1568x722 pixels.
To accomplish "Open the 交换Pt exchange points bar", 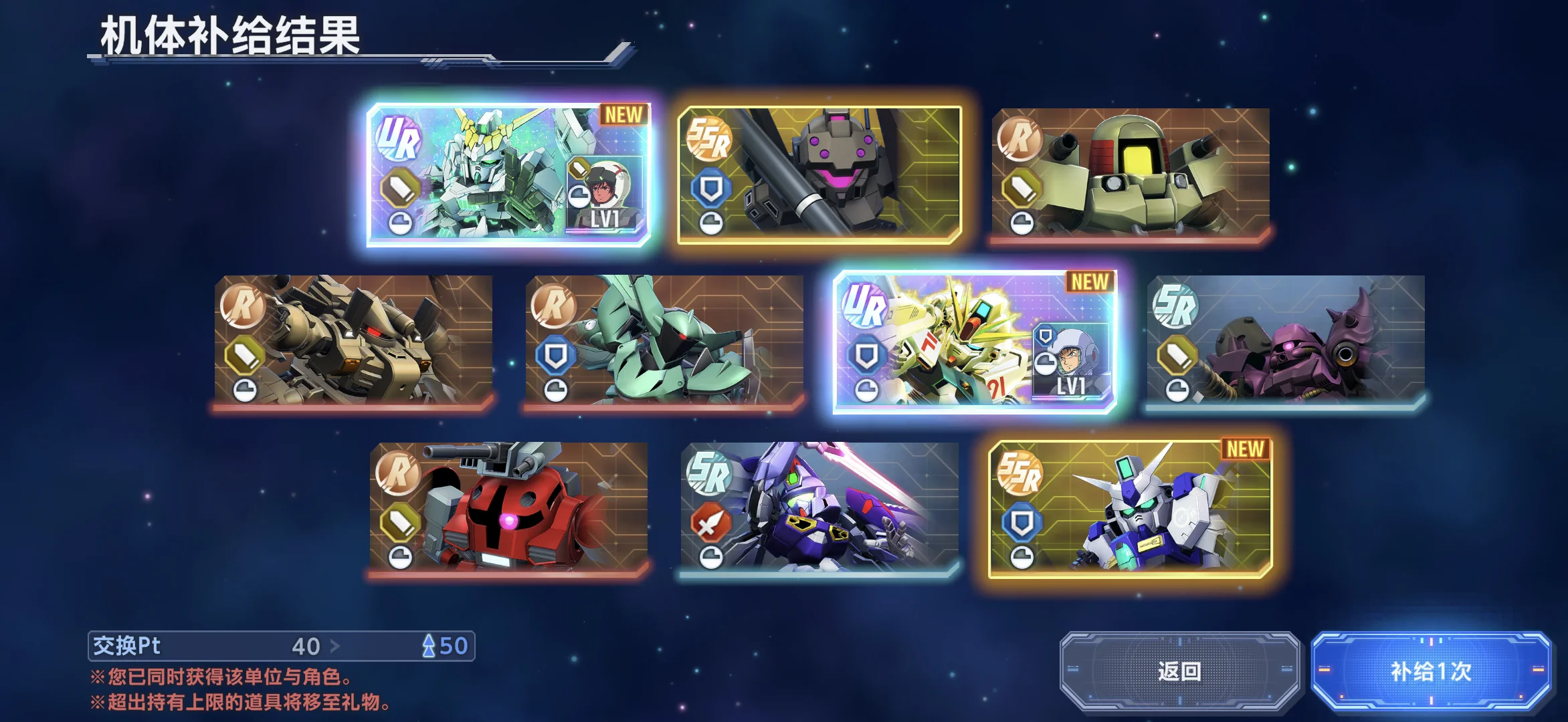I will pyautogui.click(x=281, y=646).
